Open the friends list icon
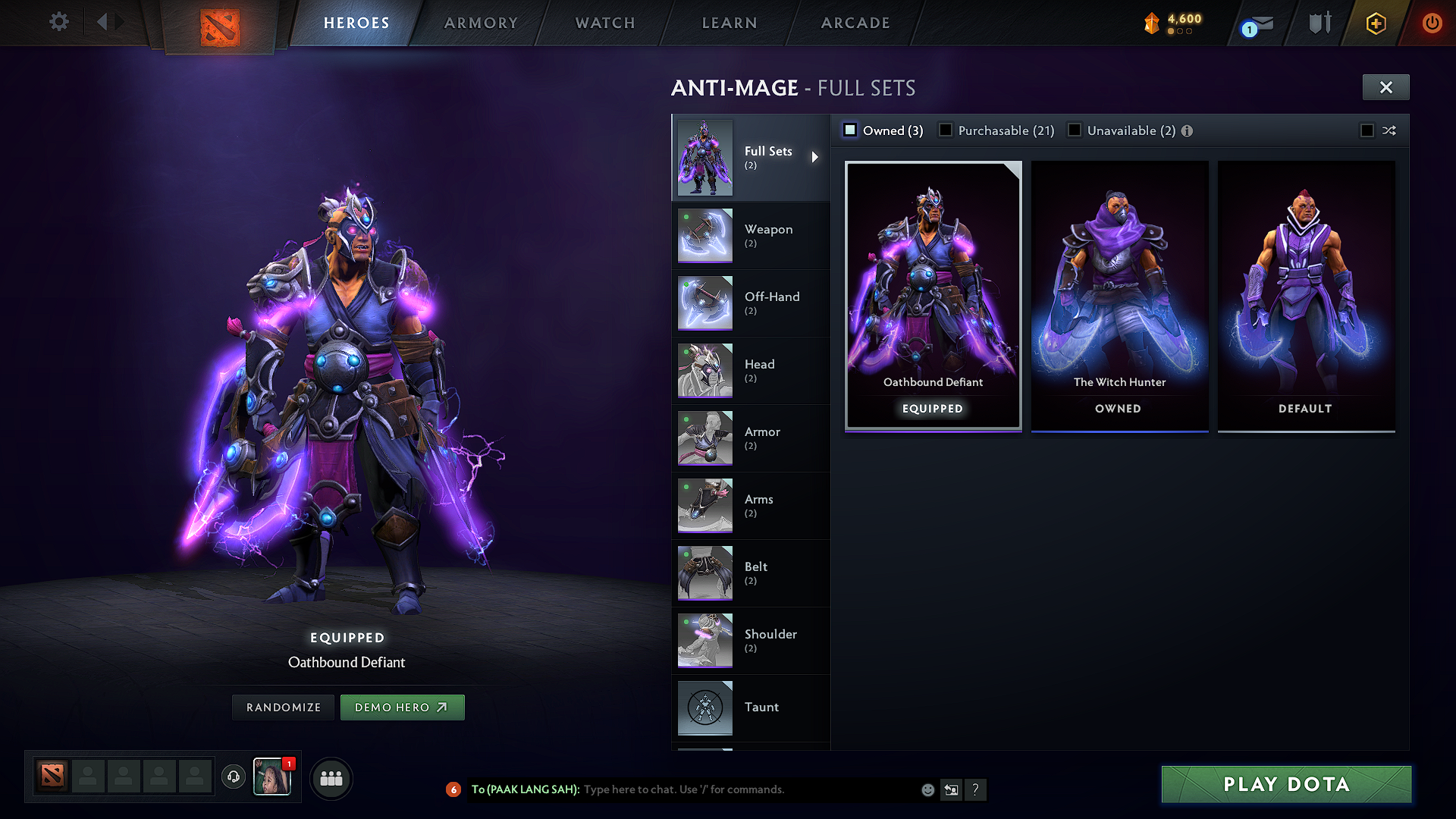The width and height of the screenshot is (1456, 819). click(x=331, y=777)
